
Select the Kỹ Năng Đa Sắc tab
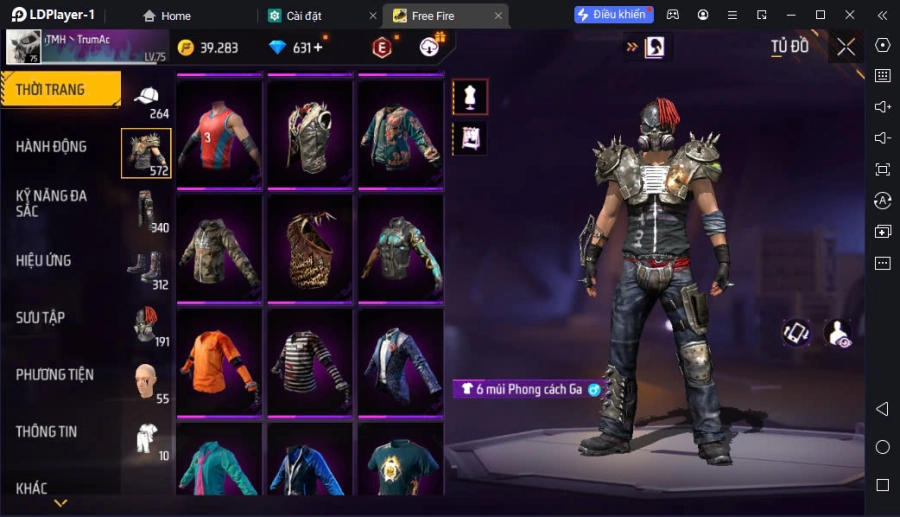click(x=52, y=204)
